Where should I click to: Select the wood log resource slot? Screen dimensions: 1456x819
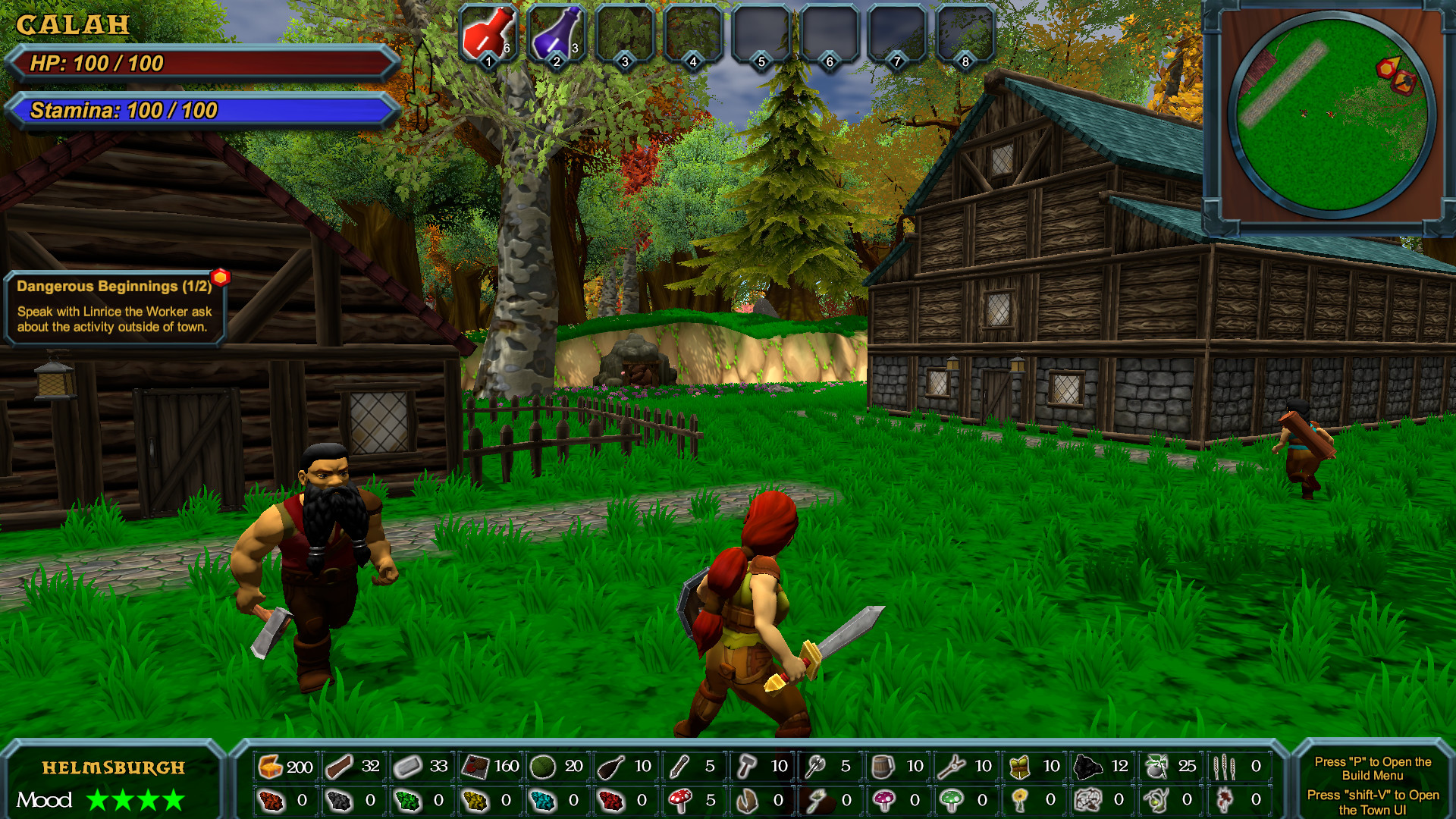pos(339,767)
